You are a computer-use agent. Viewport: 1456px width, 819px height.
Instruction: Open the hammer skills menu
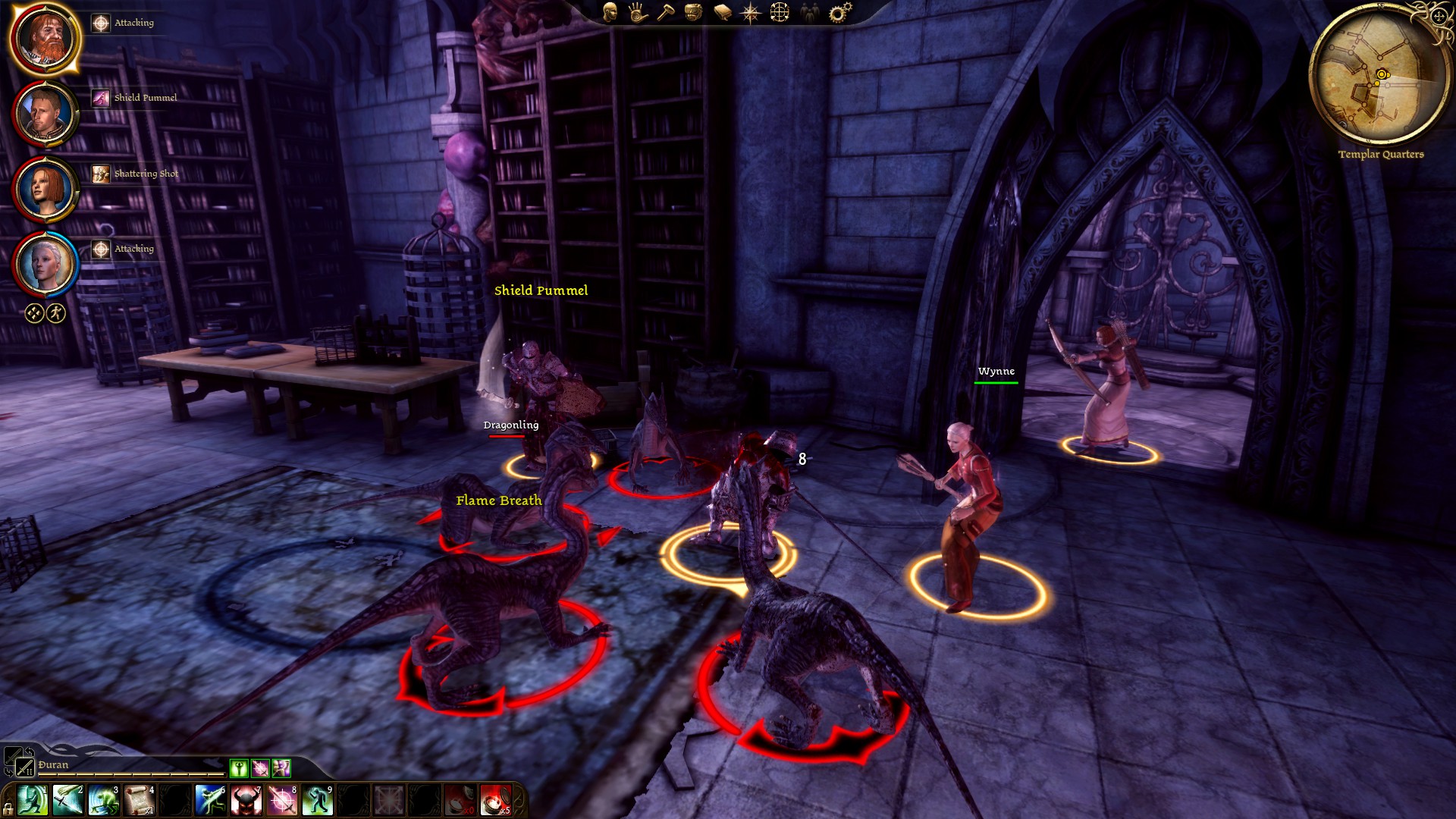665,12
